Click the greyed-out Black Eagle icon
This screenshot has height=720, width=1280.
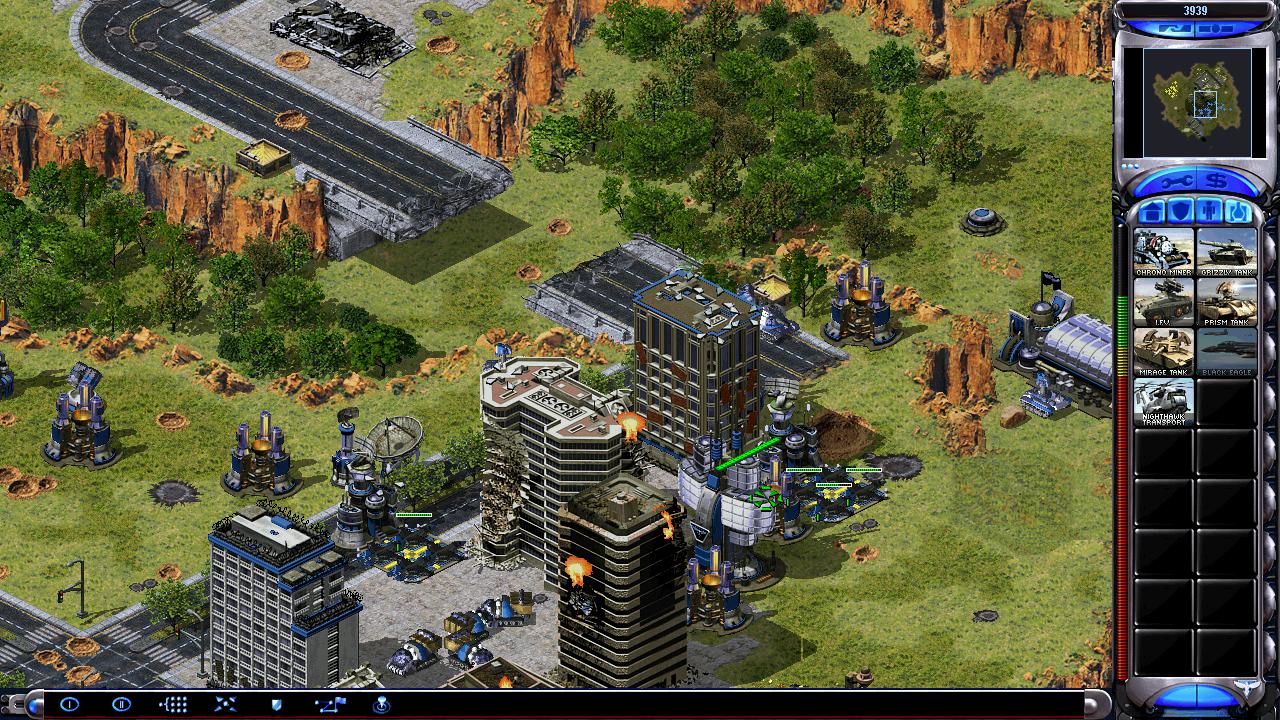1226,352
